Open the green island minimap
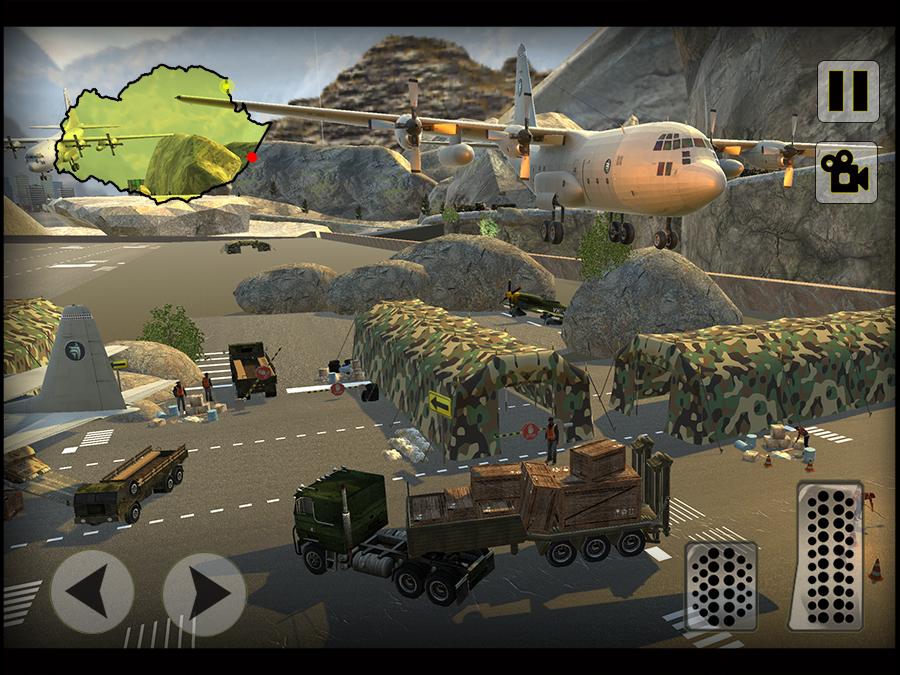900x675 pixels. click(x=160, y=130)
